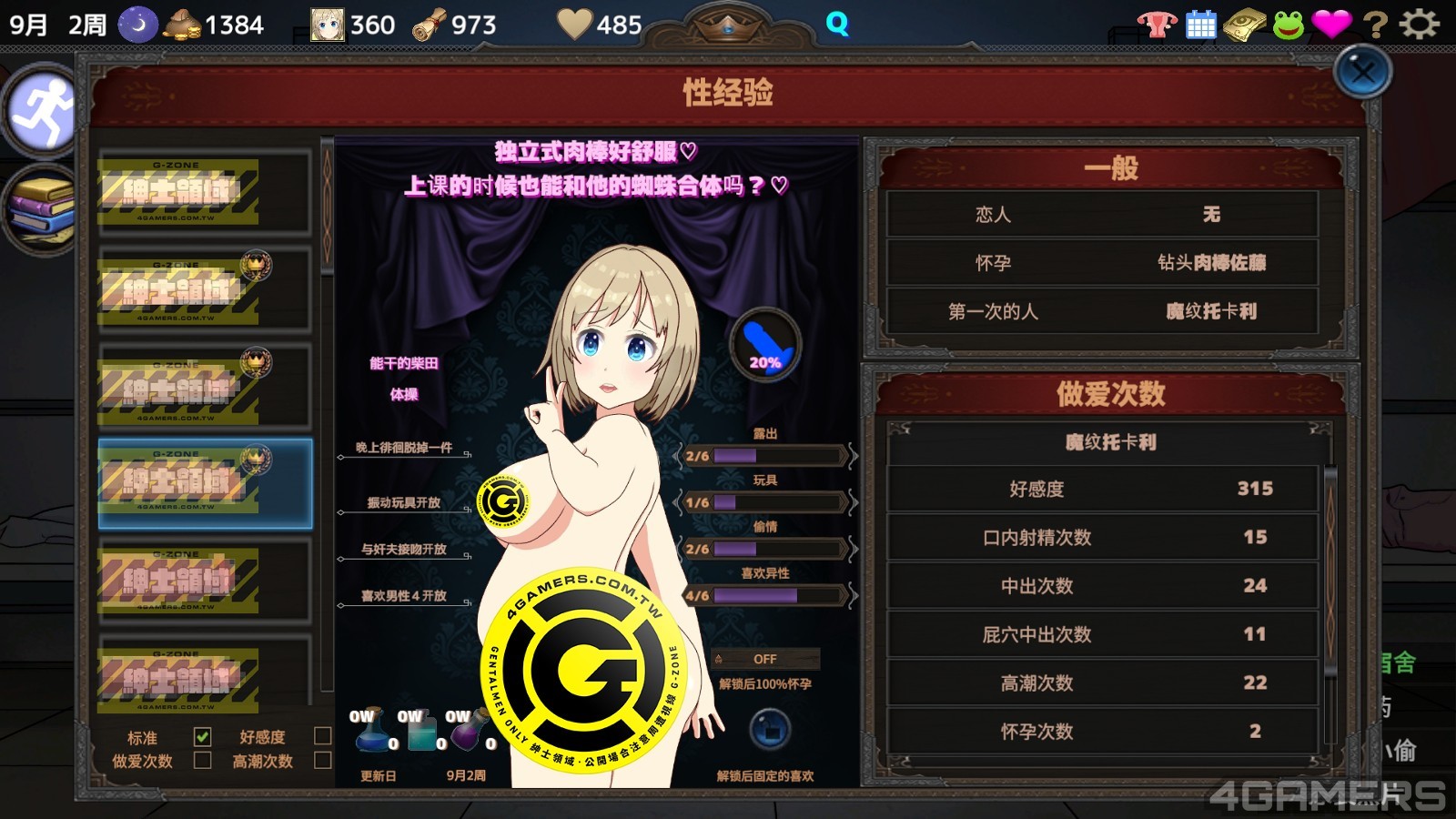Click the running figure icon
This screenshot has height=819, width=1456.
(x=42, y=113)
